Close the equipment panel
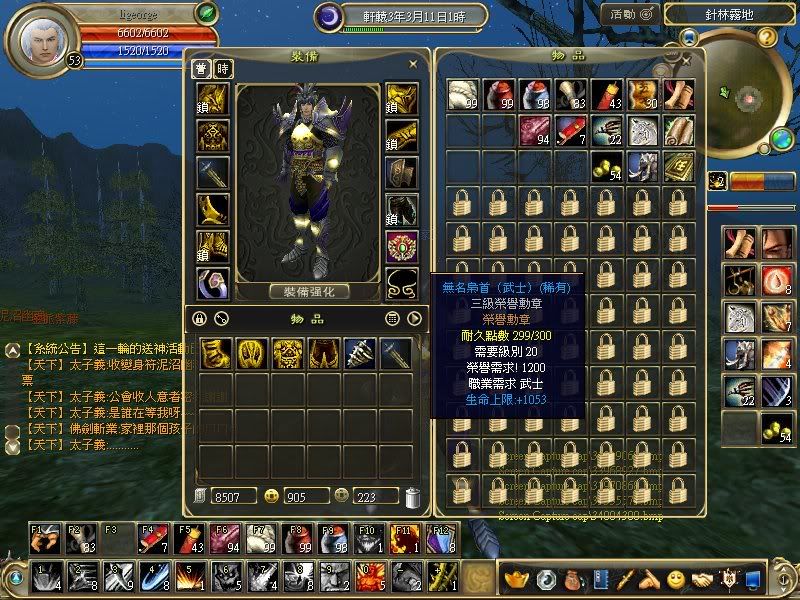 tap(413, 63)
